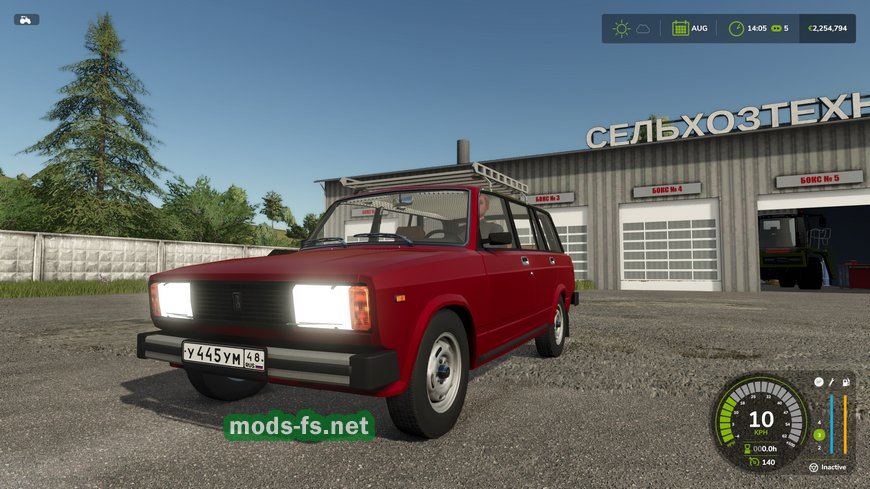Click the clock time icon
This screenshot has width=870, height=489.
click(x=736, y=28)
